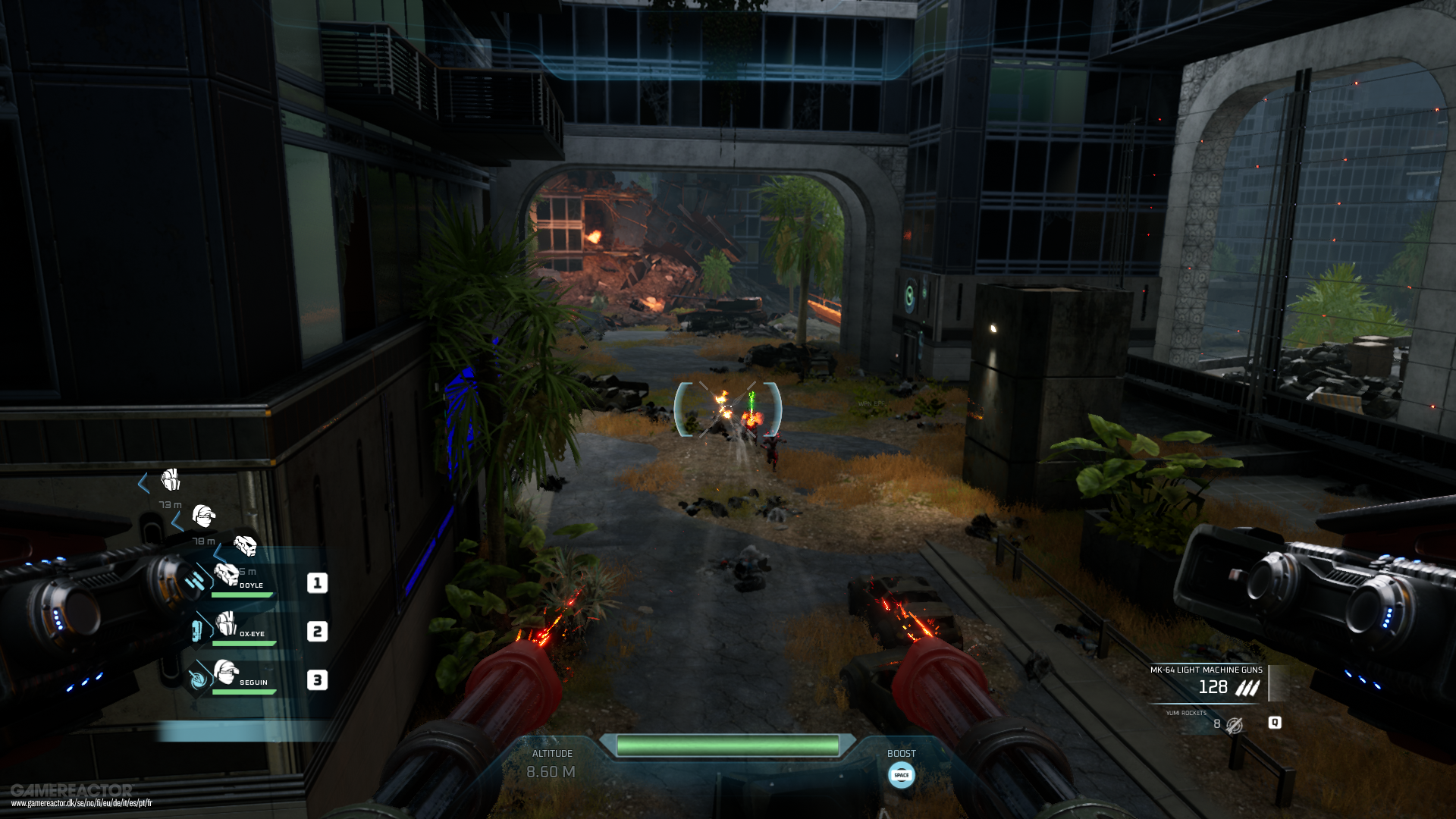This screenshot has width=1456, height=819.
Task: Click the bullet icons beside ammo count 128
Action: [x=1247, y=687]
